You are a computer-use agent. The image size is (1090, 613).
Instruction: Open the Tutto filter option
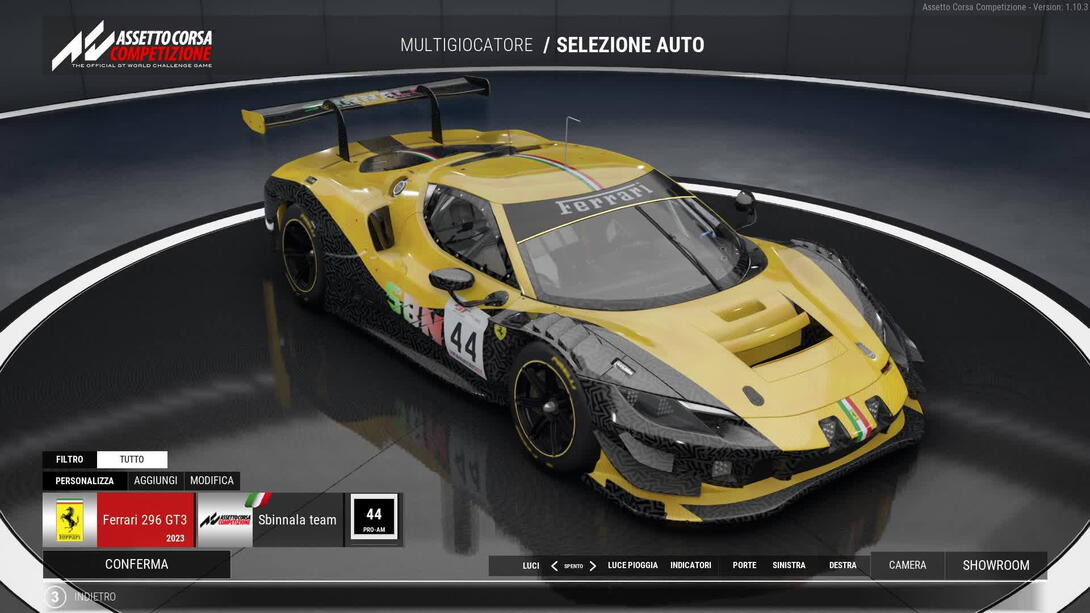pyautogui.click(x=132, y=460)
